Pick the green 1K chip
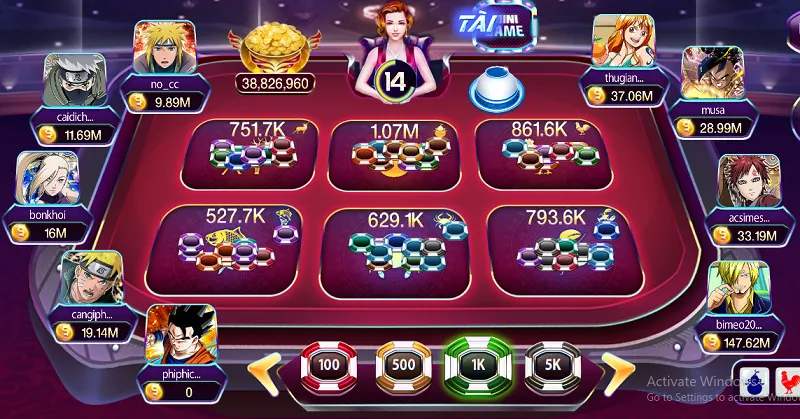 pos(477,367)
